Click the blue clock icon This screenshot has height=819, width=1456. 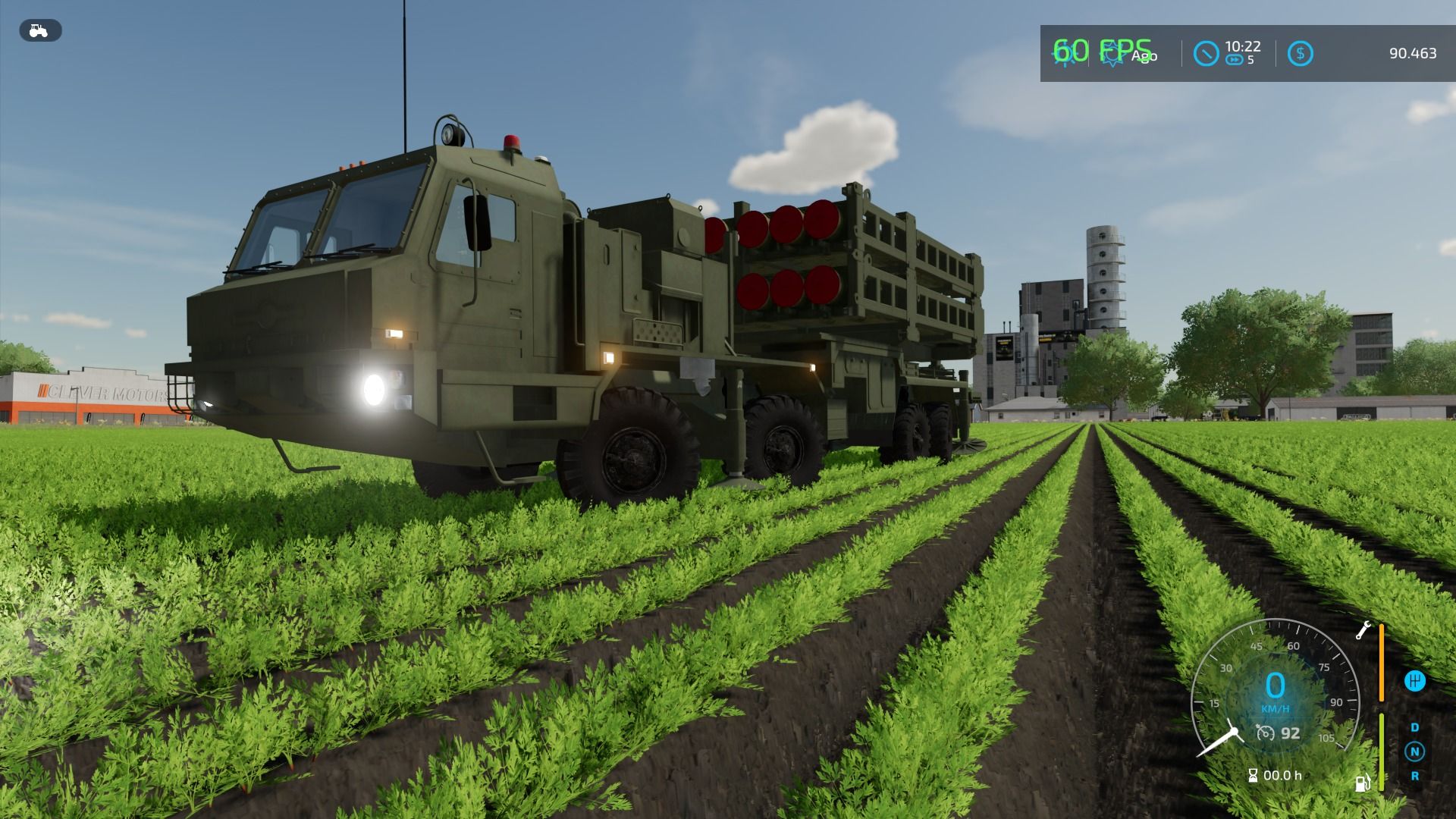click(1206, 53)
